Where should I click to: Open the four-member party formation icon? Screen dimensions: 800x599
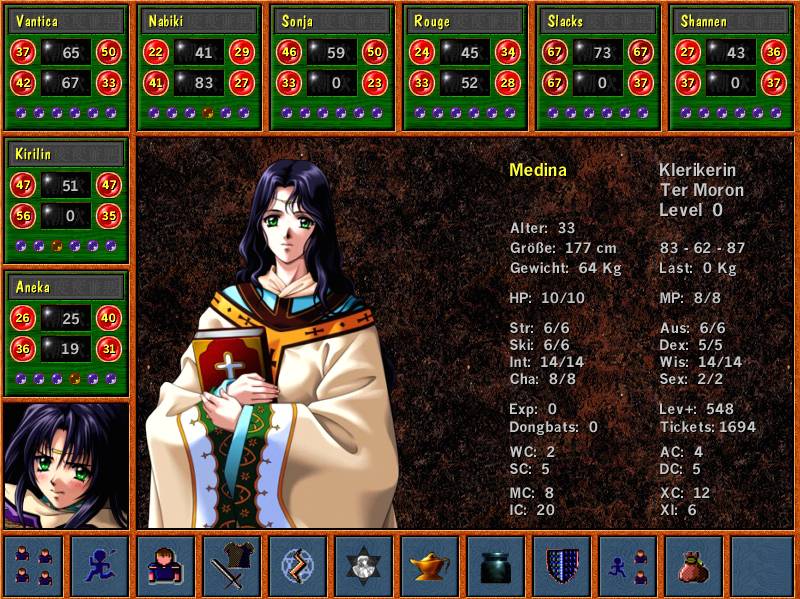[34, 565]
